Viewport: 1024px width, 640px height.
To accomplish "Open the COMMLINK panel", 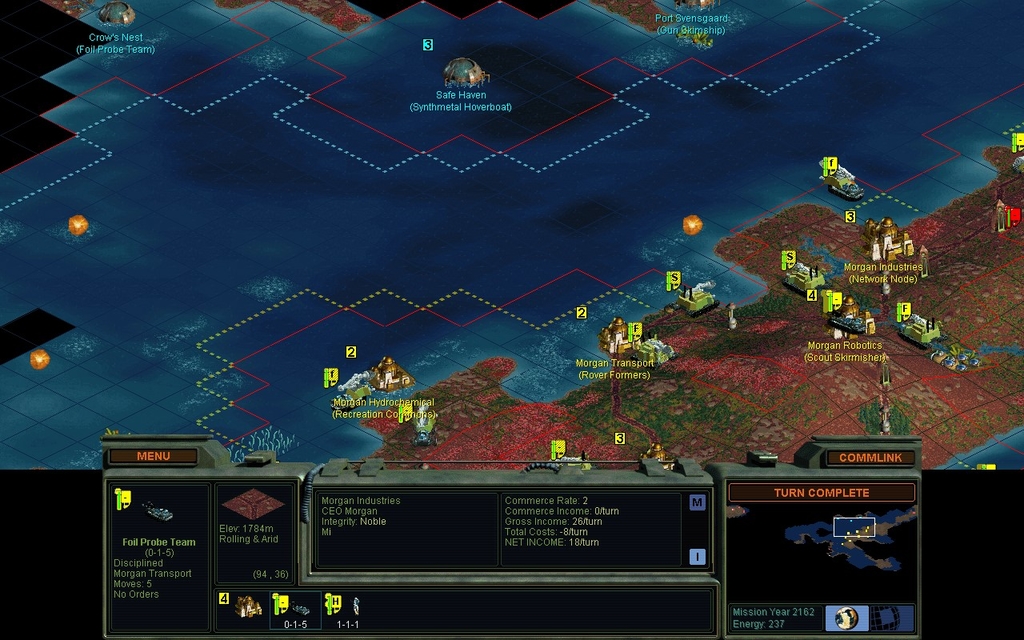I will (870, 458).
